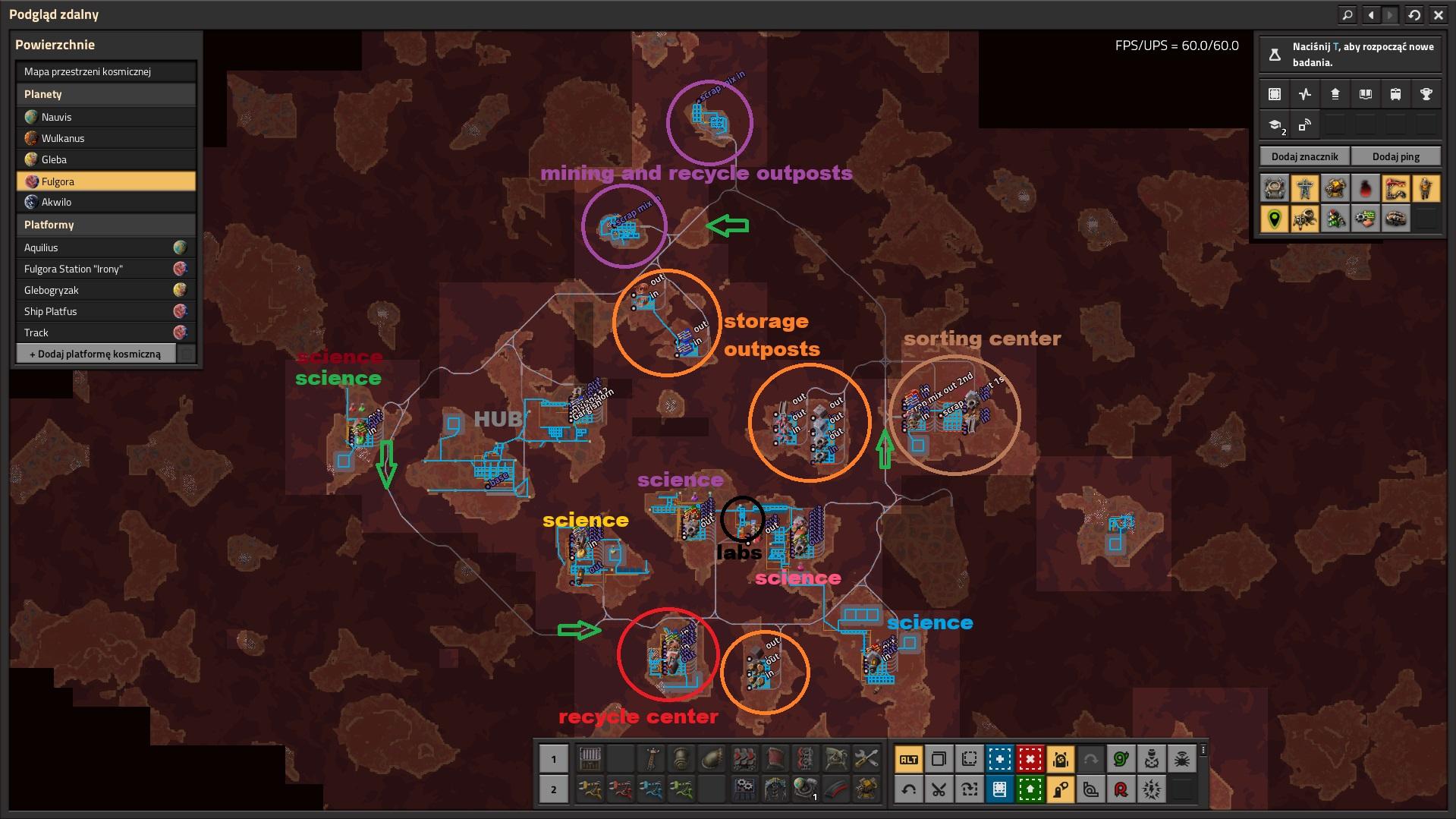Image resolution: width=1456 pixels, height=819 pixels.
Task: Open the search magnifier in title bar
Action: click(x=1348, y=14)
